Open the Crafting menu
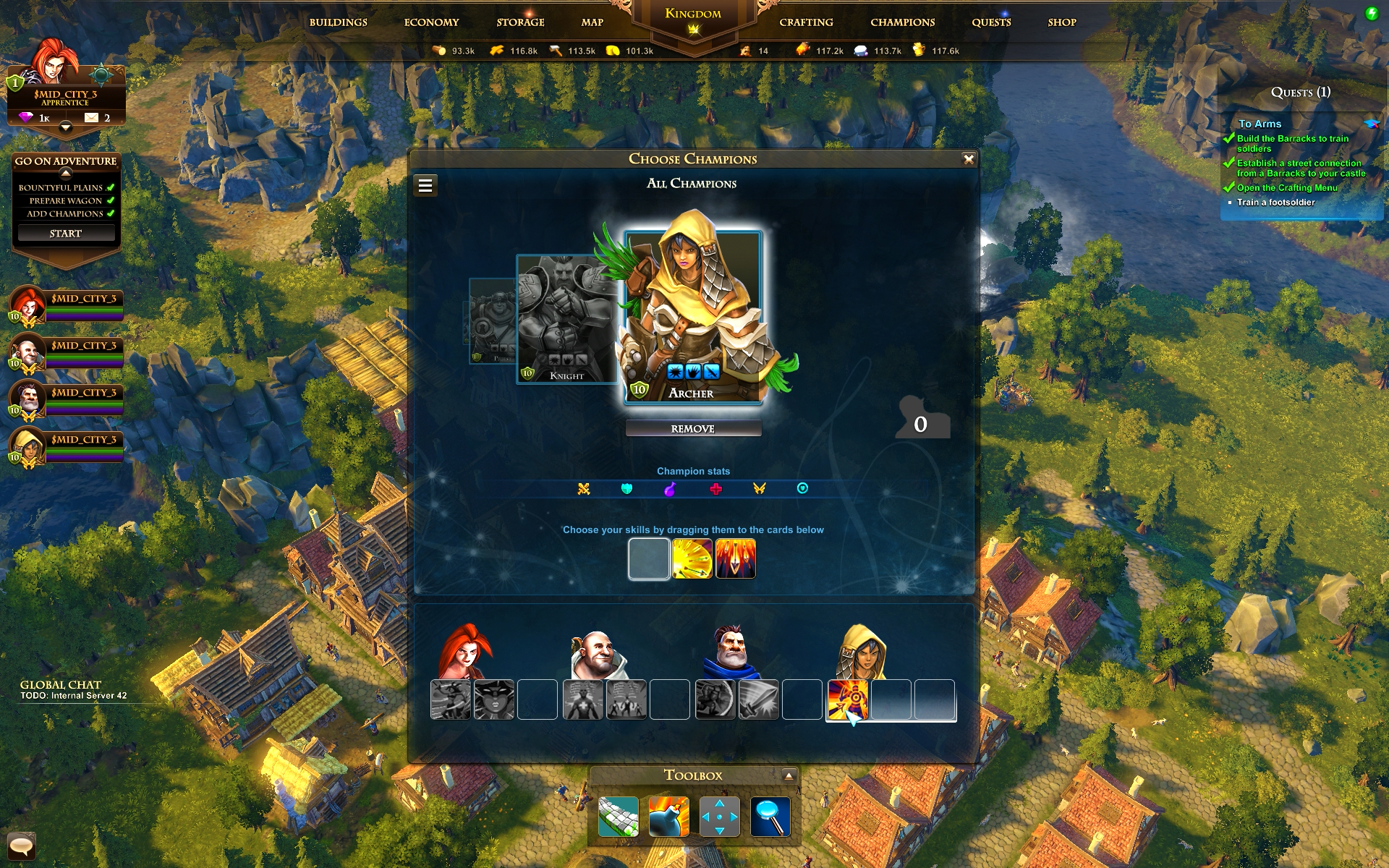The width and height of the screenshot is (1389, 868). [805, 22]
